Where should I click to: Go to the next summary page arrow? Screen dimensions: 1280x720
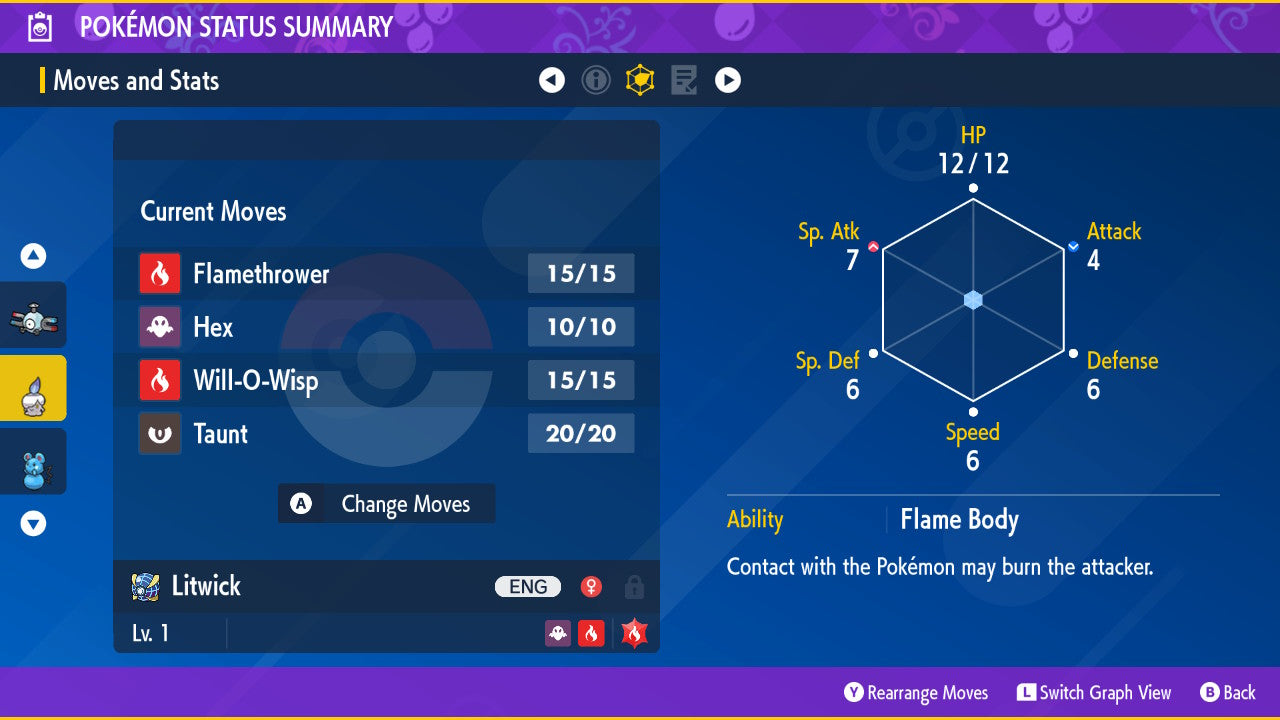(728, 80)
